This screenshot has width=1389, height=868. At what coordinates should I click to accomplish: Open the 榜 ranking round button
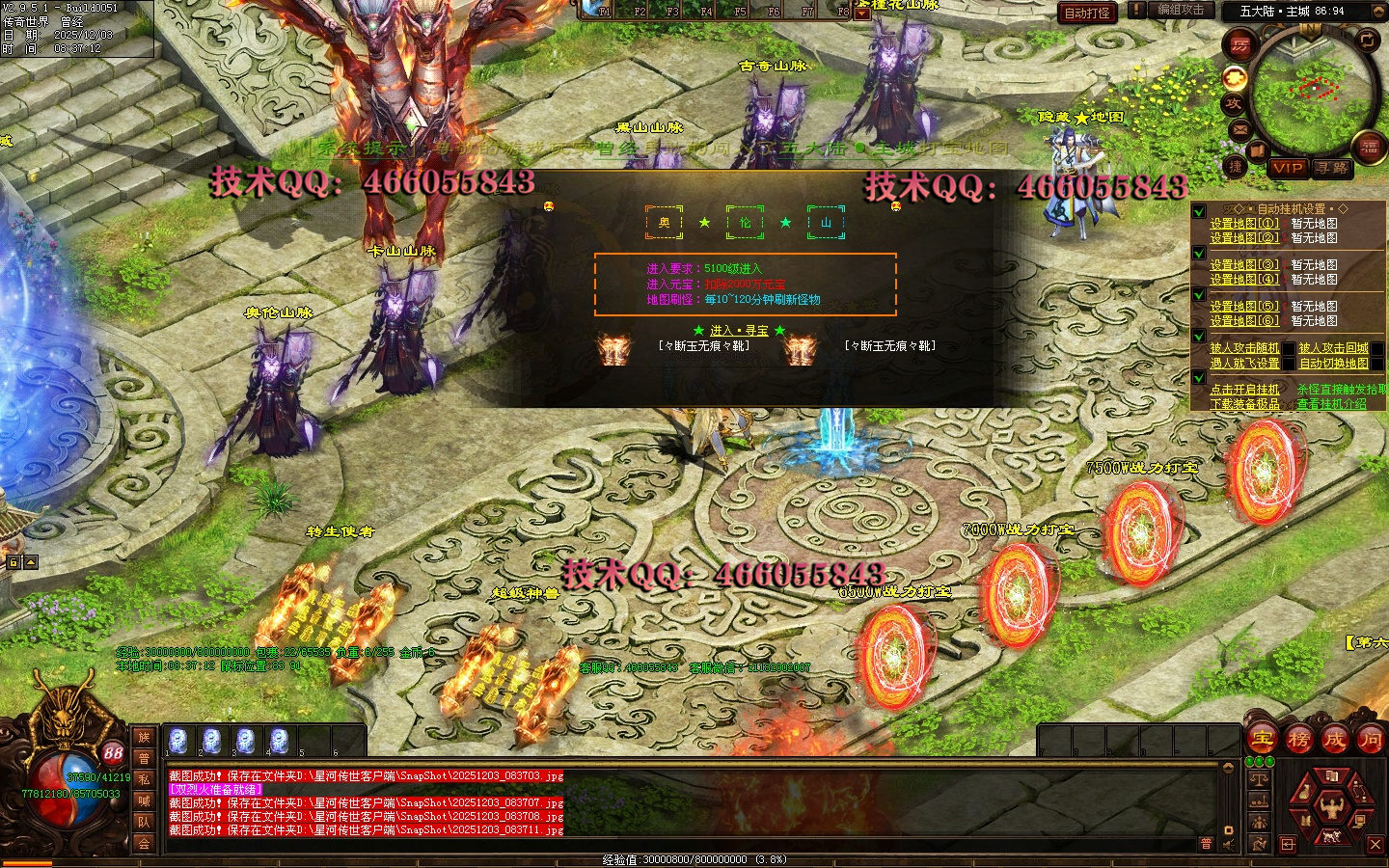tap(1298, 741)
